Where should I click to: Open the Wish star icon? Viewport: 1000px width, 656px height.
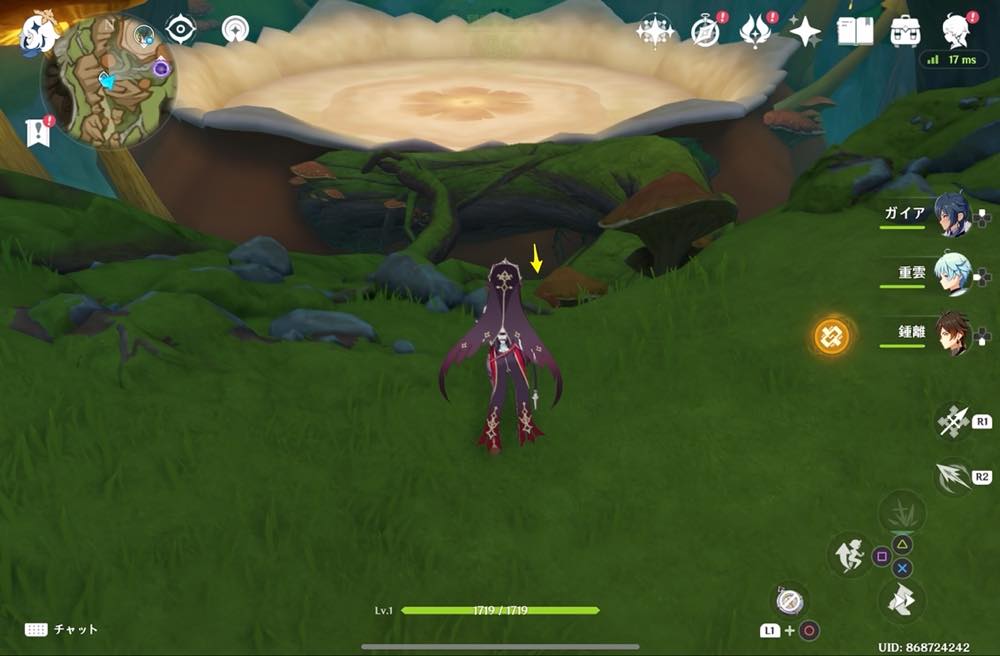click(x=656, y=31)
